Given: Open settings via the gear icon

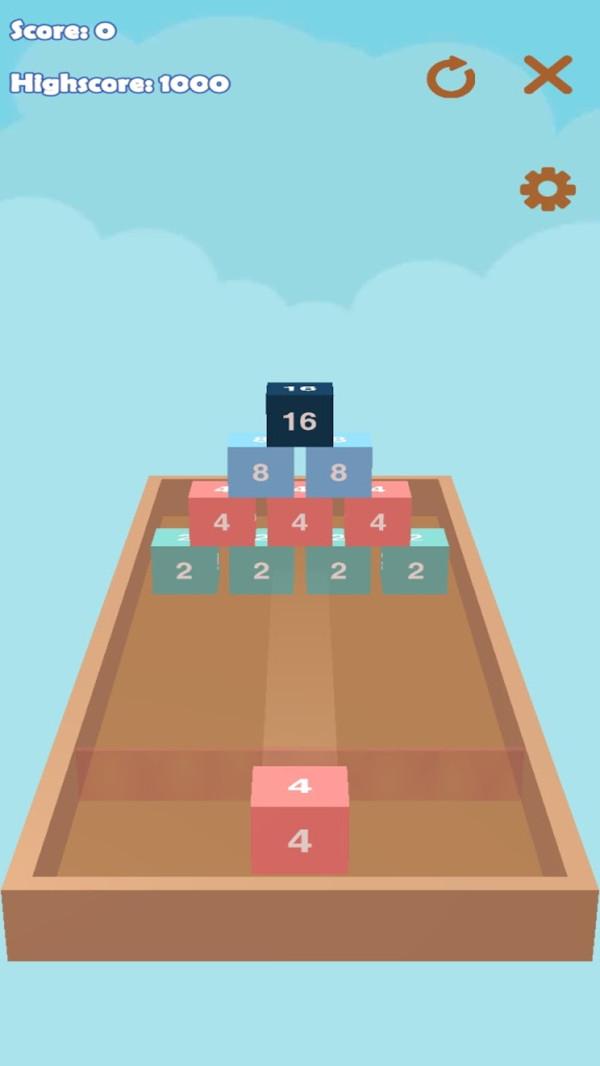Looking at the screenshot, I should [x=547, y=189].
